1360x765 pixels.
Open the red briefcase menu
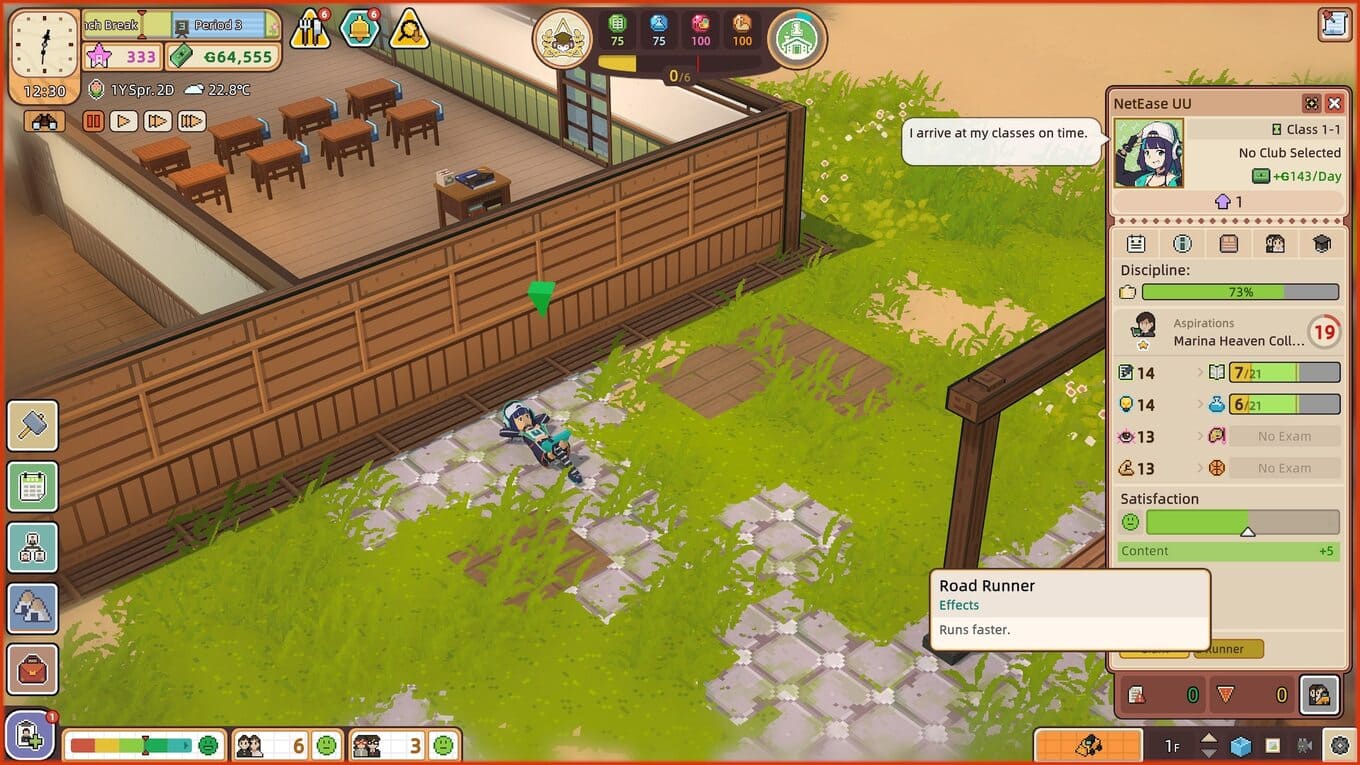pos(33,670)
